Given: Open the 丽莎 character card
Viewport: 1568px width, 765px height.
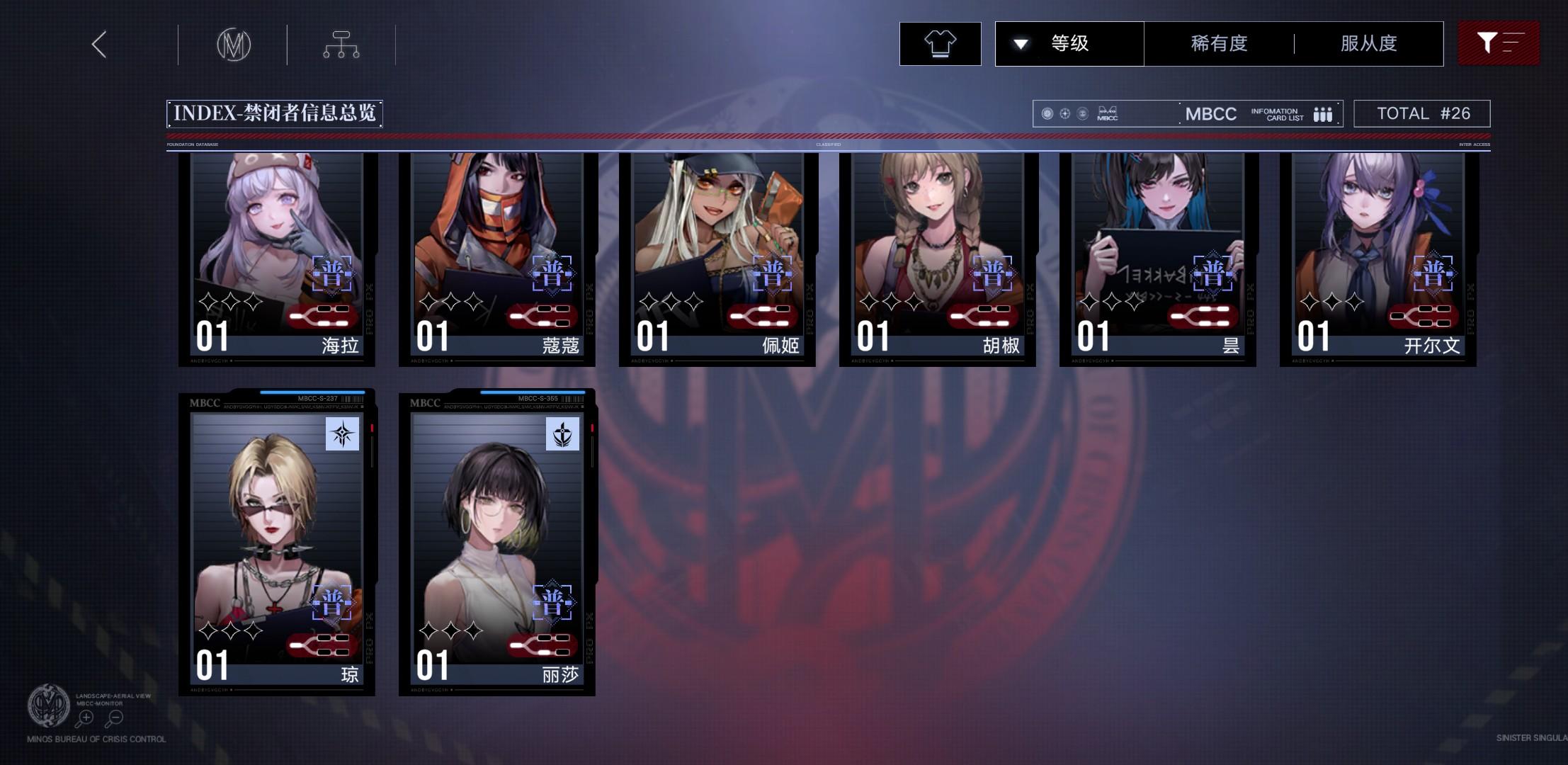Looking at the screenshot, I should [497, 542].
